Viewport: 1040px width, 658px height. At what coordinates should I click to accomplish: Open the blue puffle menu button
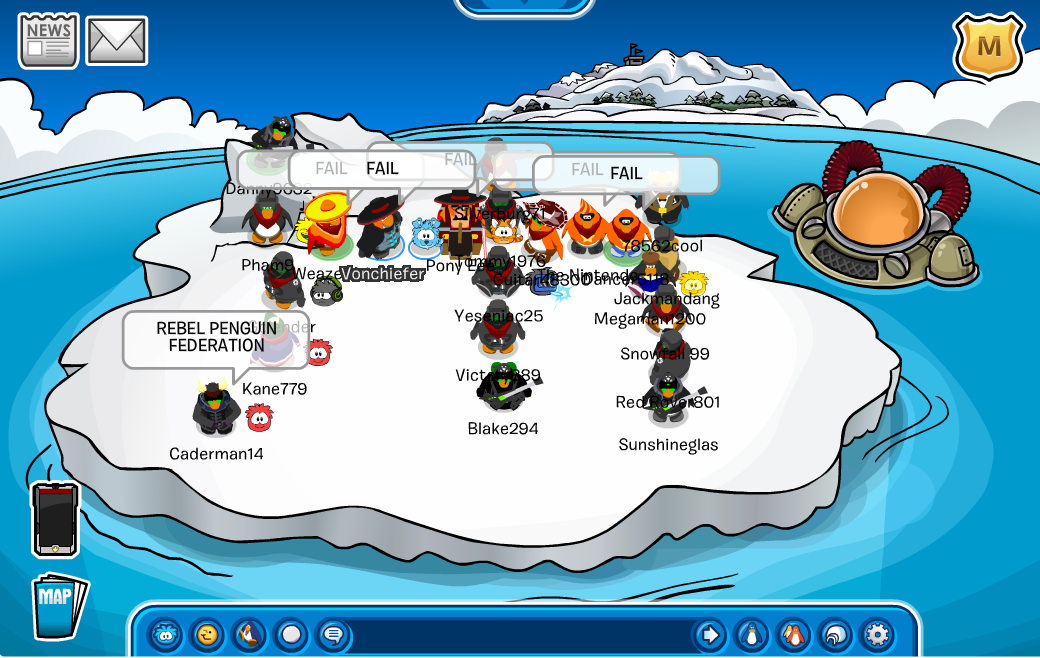click(165, 634)
